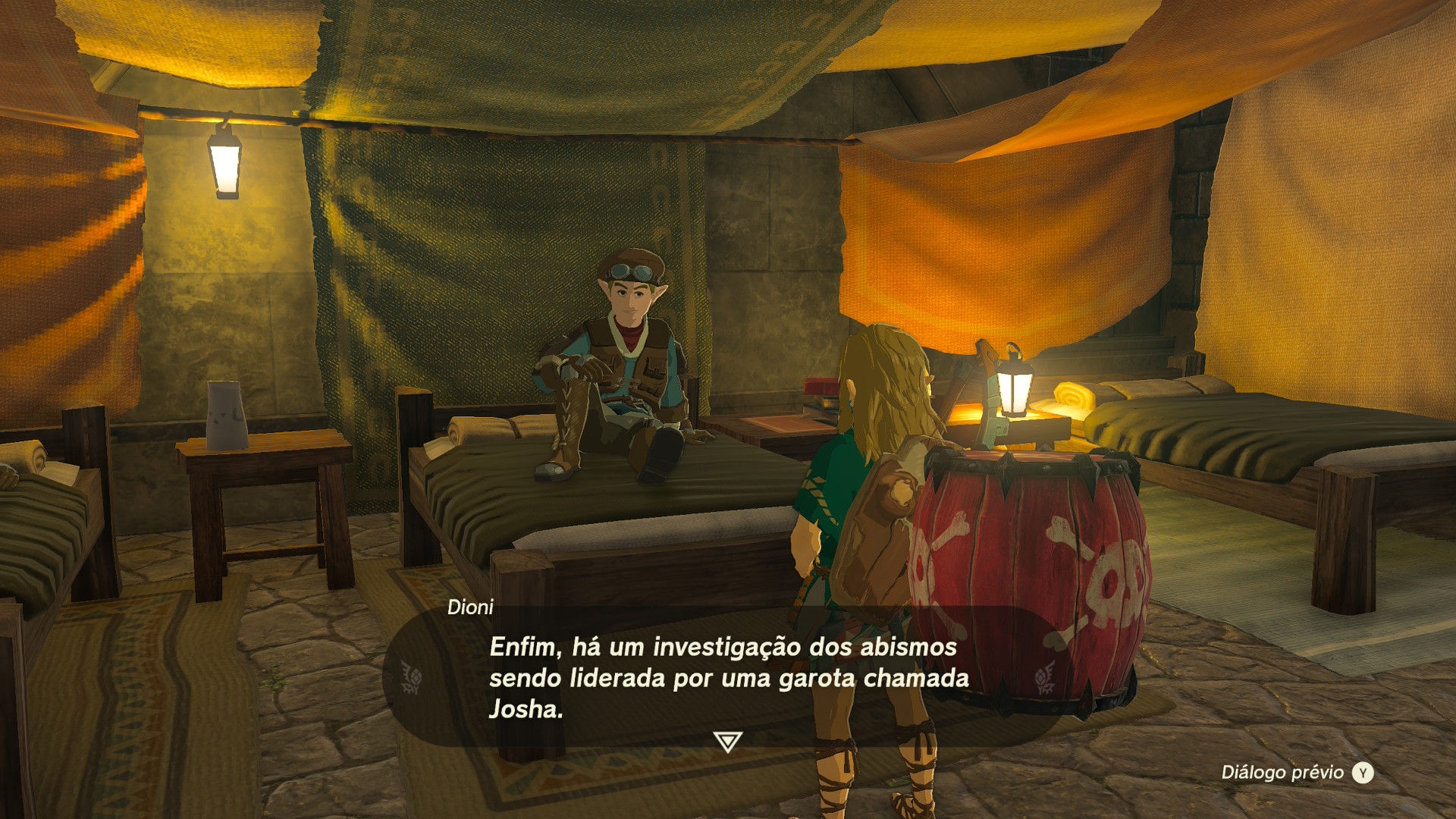
Task: Advance dialogue with the down arrow
Action: tap(727, 741)
